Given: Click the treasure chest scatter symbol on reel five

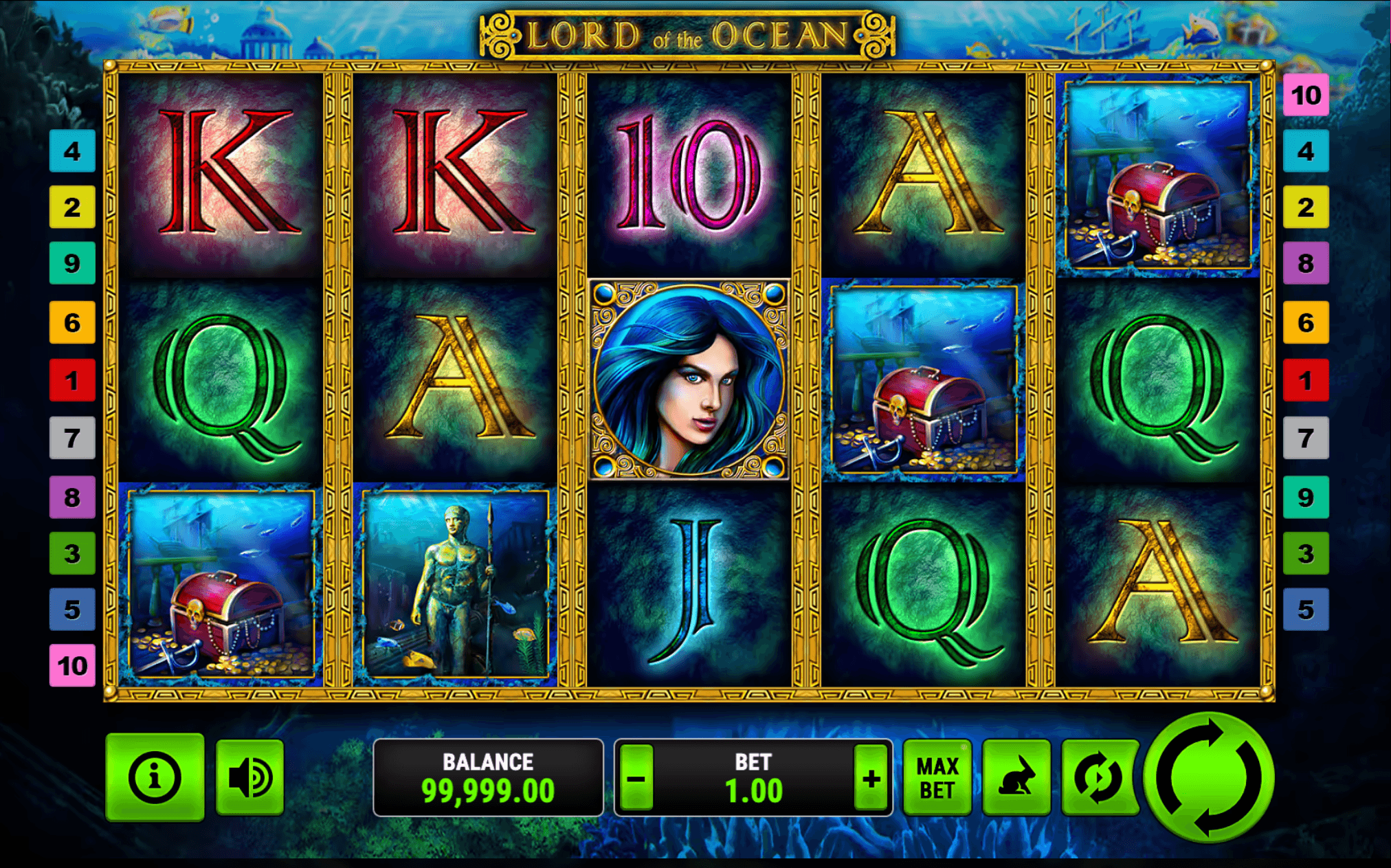Looking at the screenshot, I should 1158,175.
